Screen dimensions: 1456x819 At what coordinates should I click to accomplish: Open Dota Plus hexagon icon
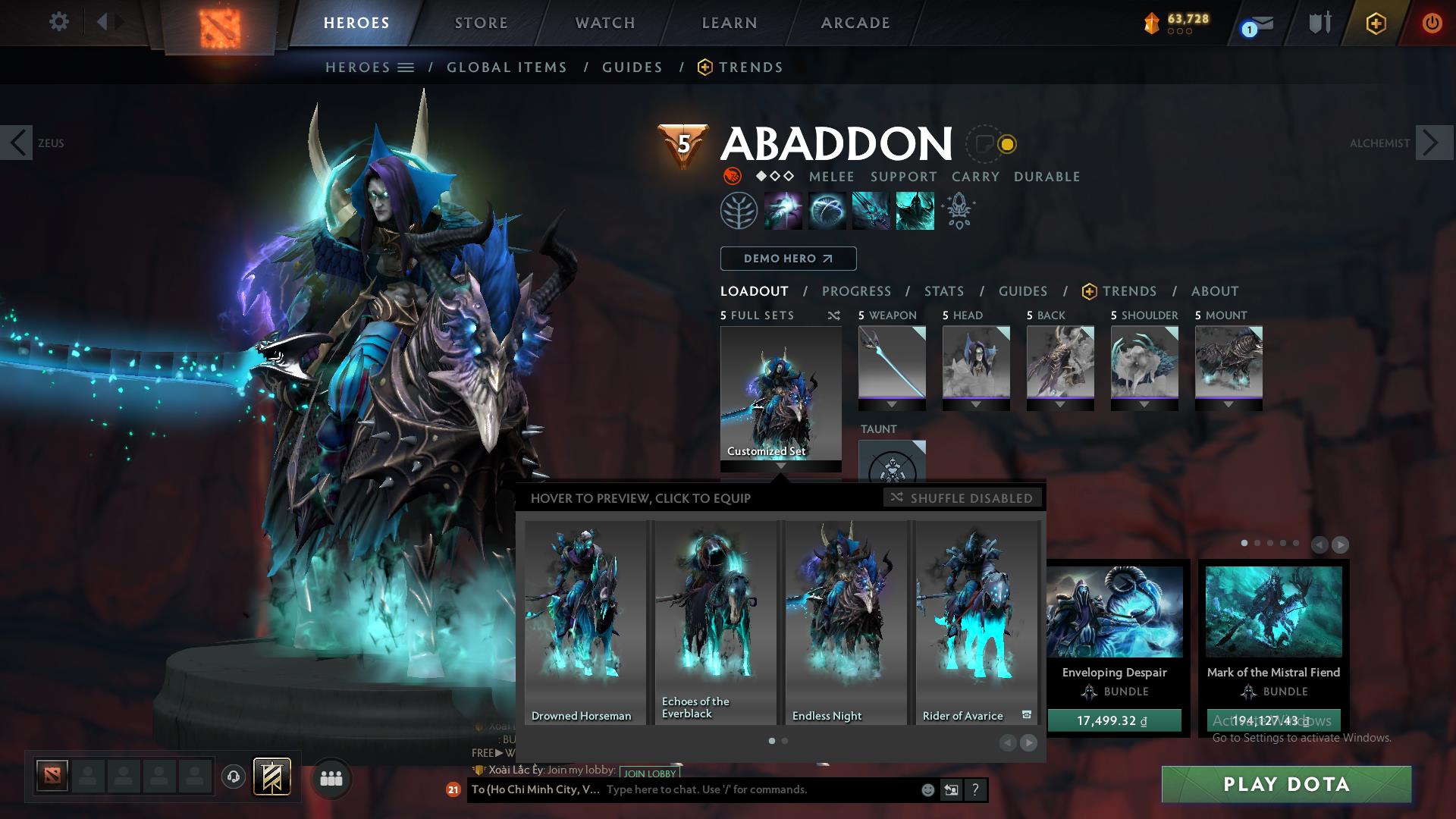pos(1376,23)
